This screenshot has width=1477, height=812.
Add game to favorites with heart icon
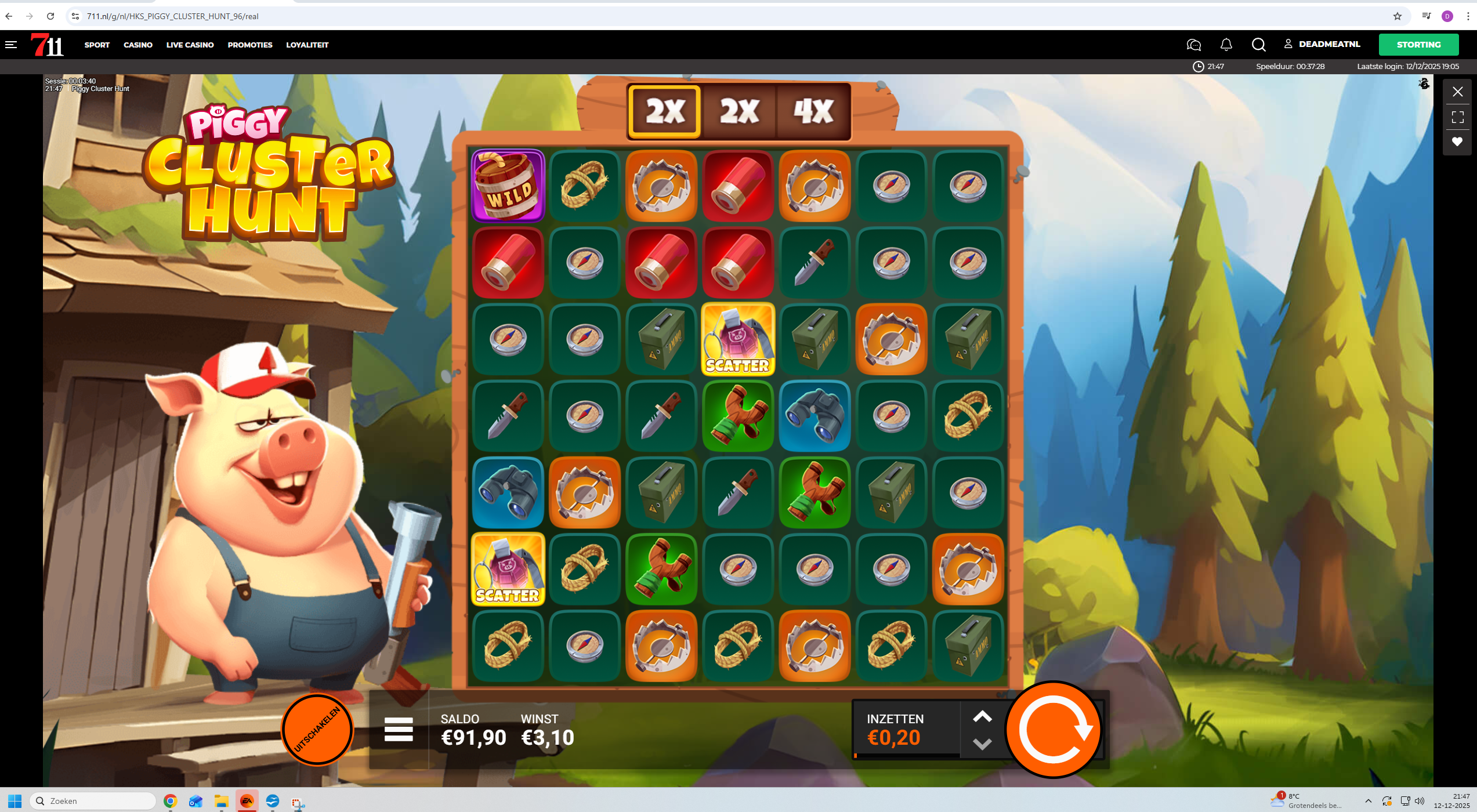pos(1457,142)
